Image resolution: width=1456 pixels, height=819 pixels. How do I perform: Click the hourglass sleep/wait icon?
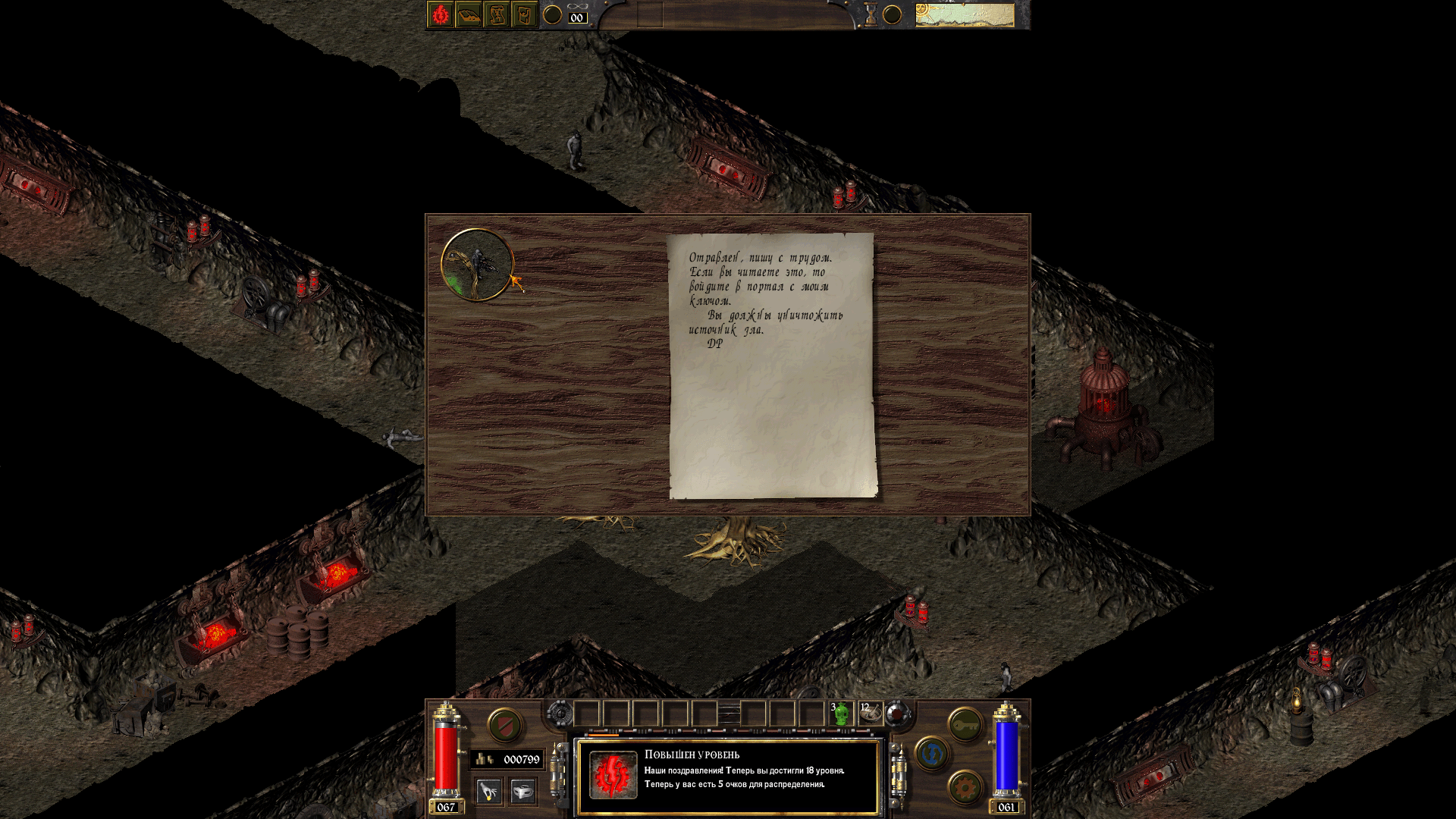click(x=871, y=15)
